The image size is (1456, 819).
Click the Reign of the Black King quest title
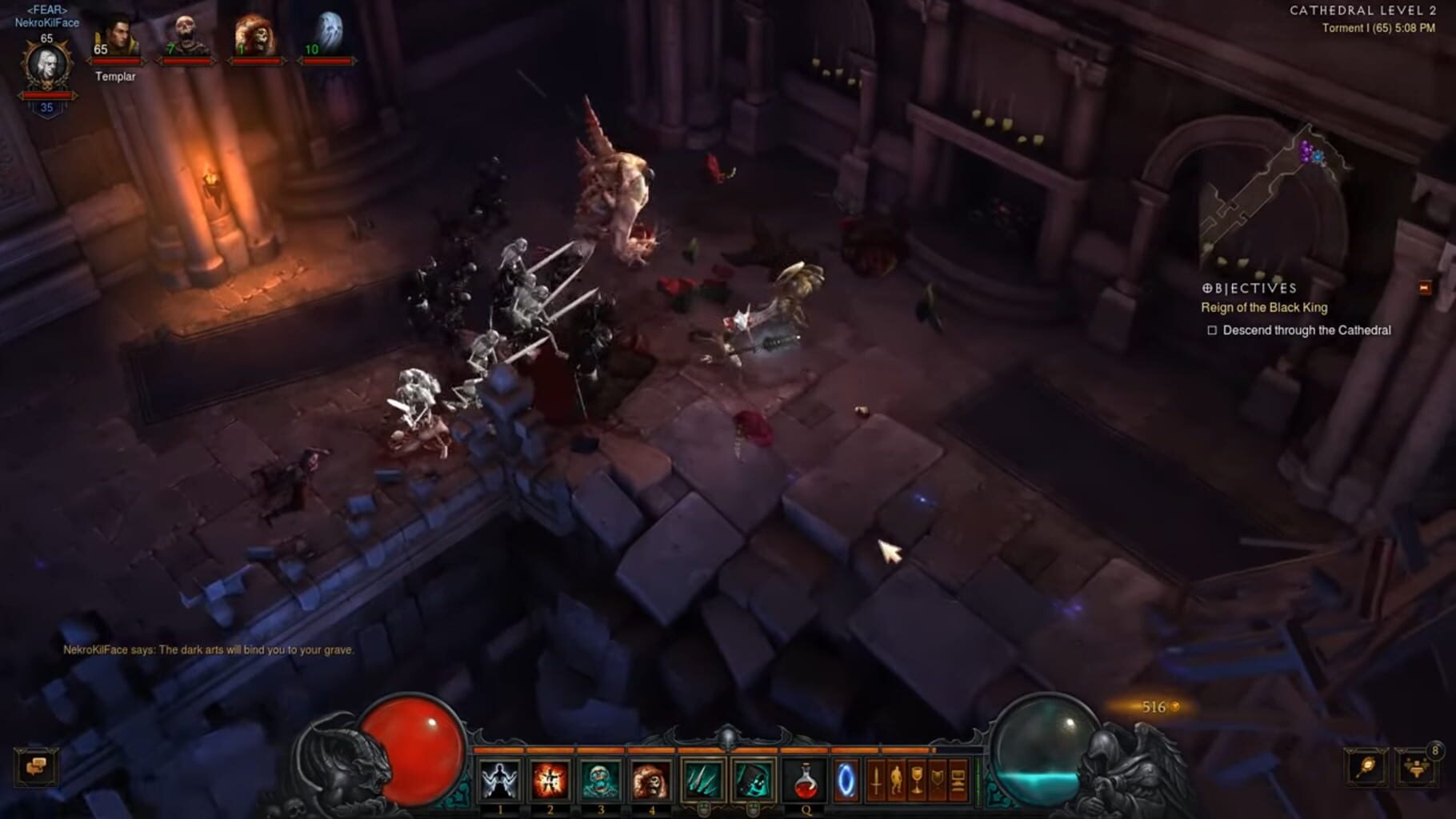[x=1264, y=306]
